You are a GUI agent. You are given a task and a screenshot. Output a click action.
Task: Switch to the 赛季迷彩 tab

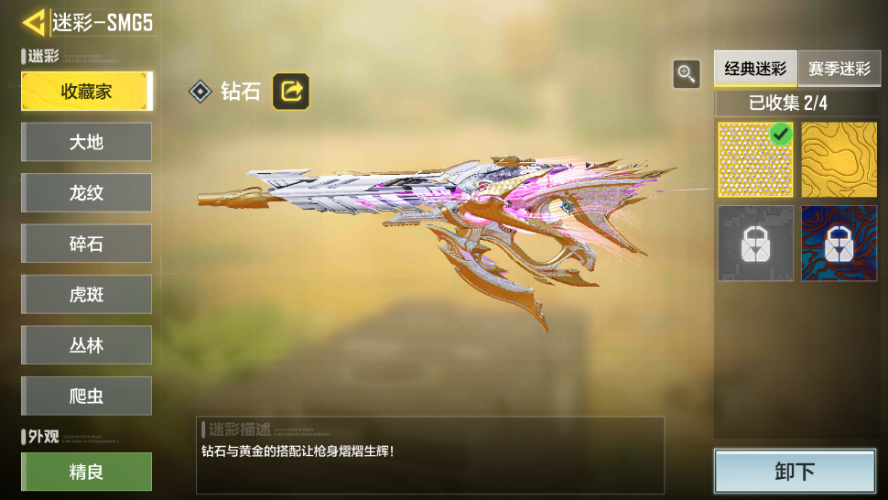coord(838,70)
